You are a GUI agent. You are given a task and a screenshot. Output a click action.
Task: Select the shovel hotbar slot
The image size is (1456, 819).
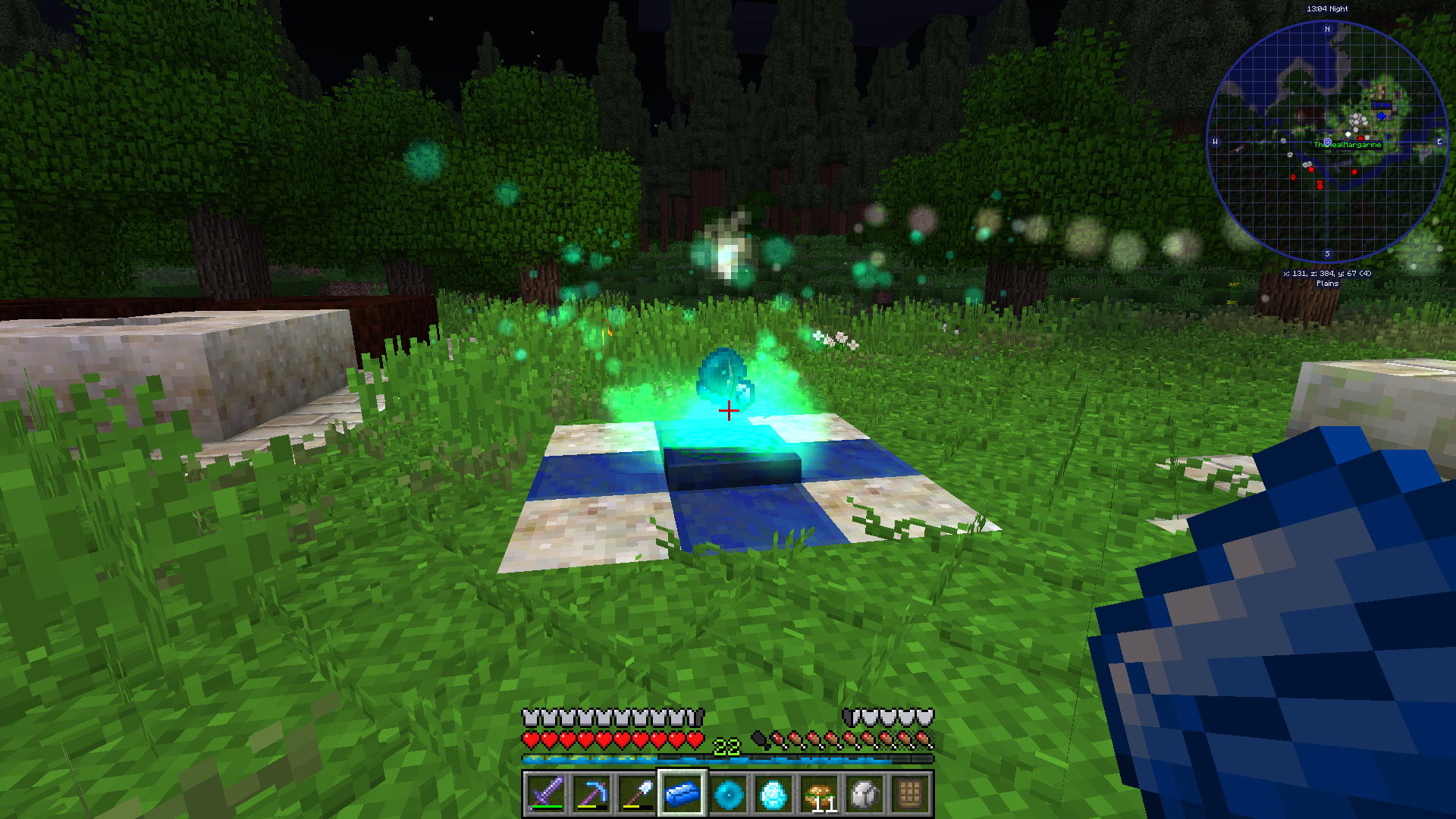(x=637, y=794)
